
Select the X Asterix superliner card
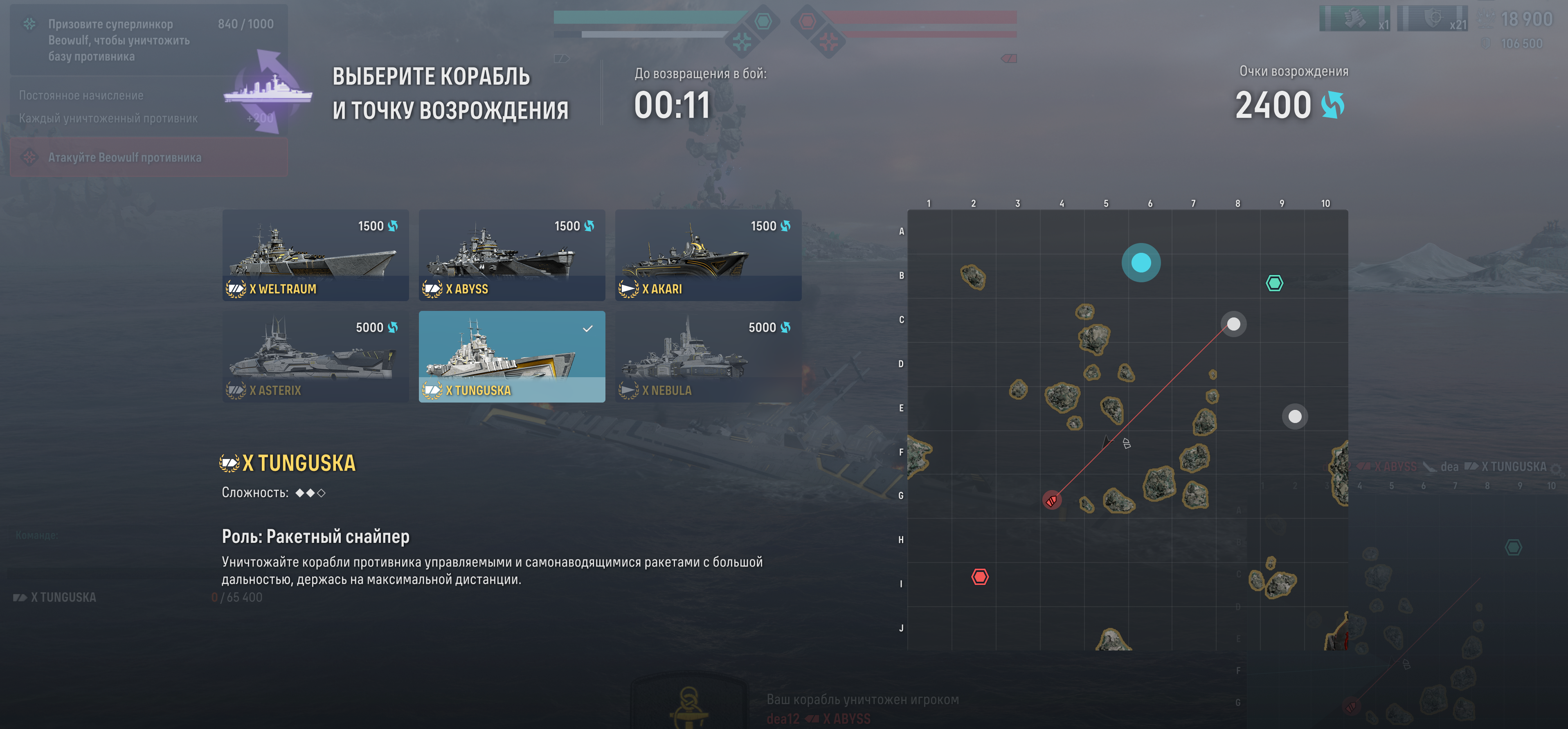coord(315,357)
